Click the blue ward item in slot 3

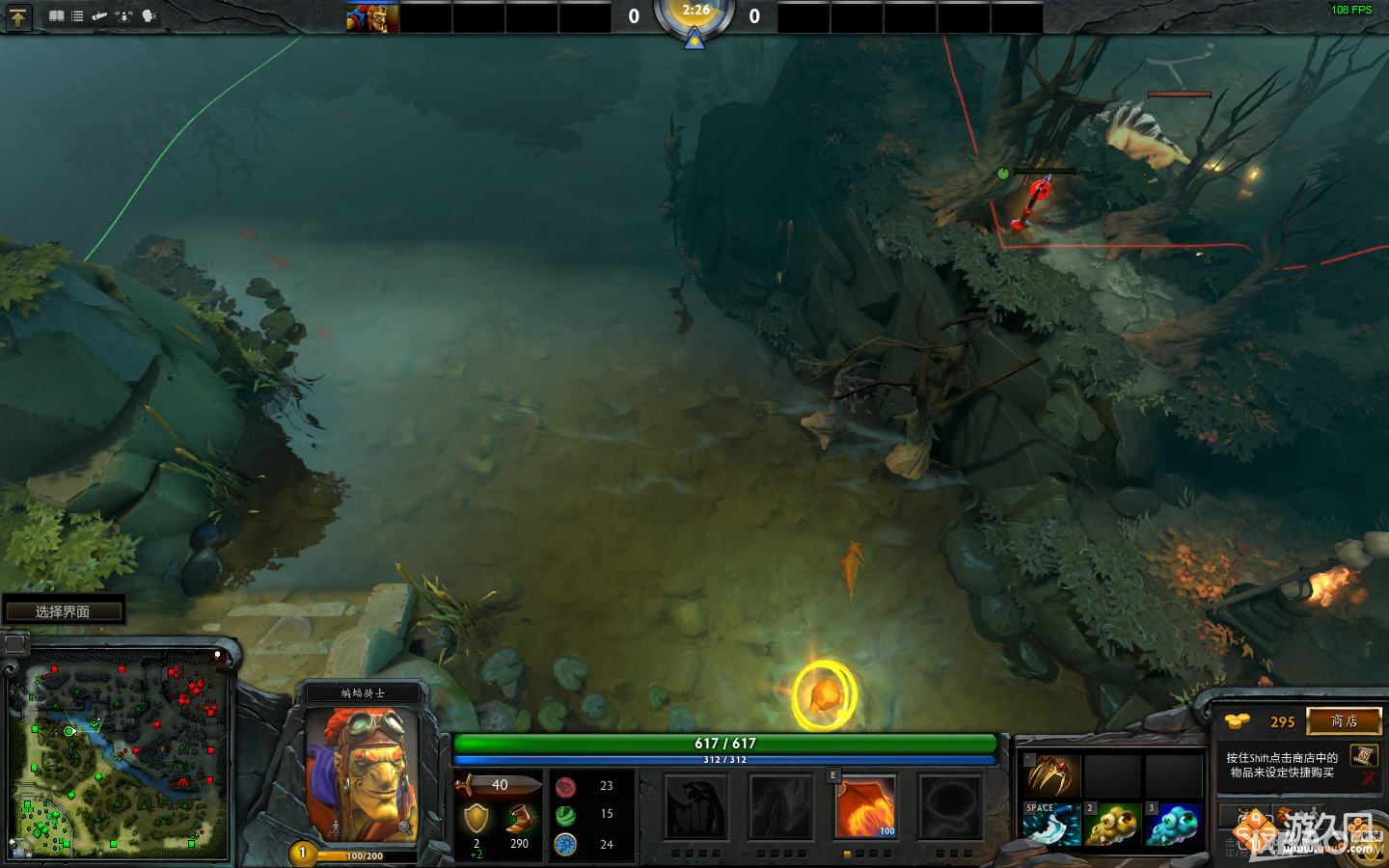(x=1174, y=826)
